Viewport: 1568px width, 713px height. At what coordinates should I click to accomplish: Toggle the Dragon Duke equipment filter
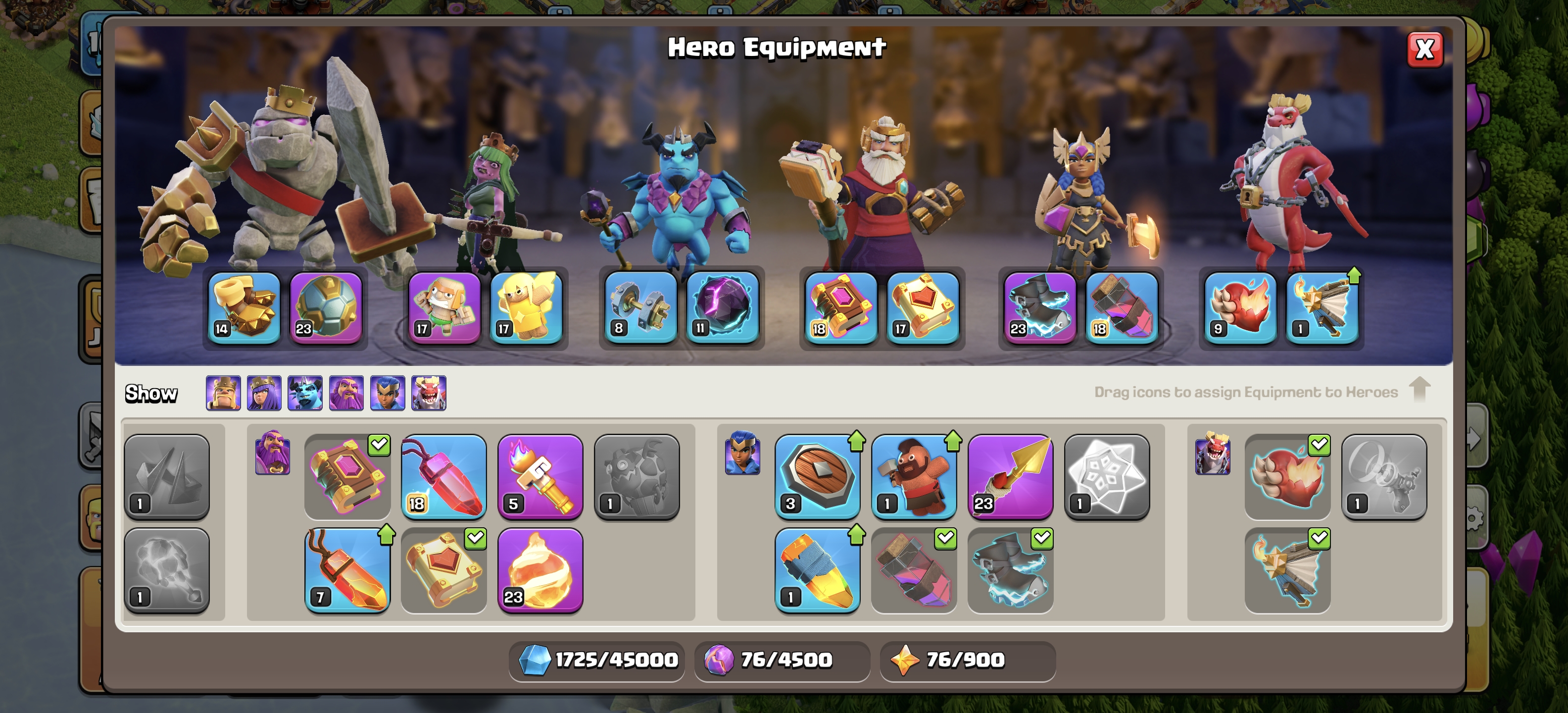click(429, 393)
